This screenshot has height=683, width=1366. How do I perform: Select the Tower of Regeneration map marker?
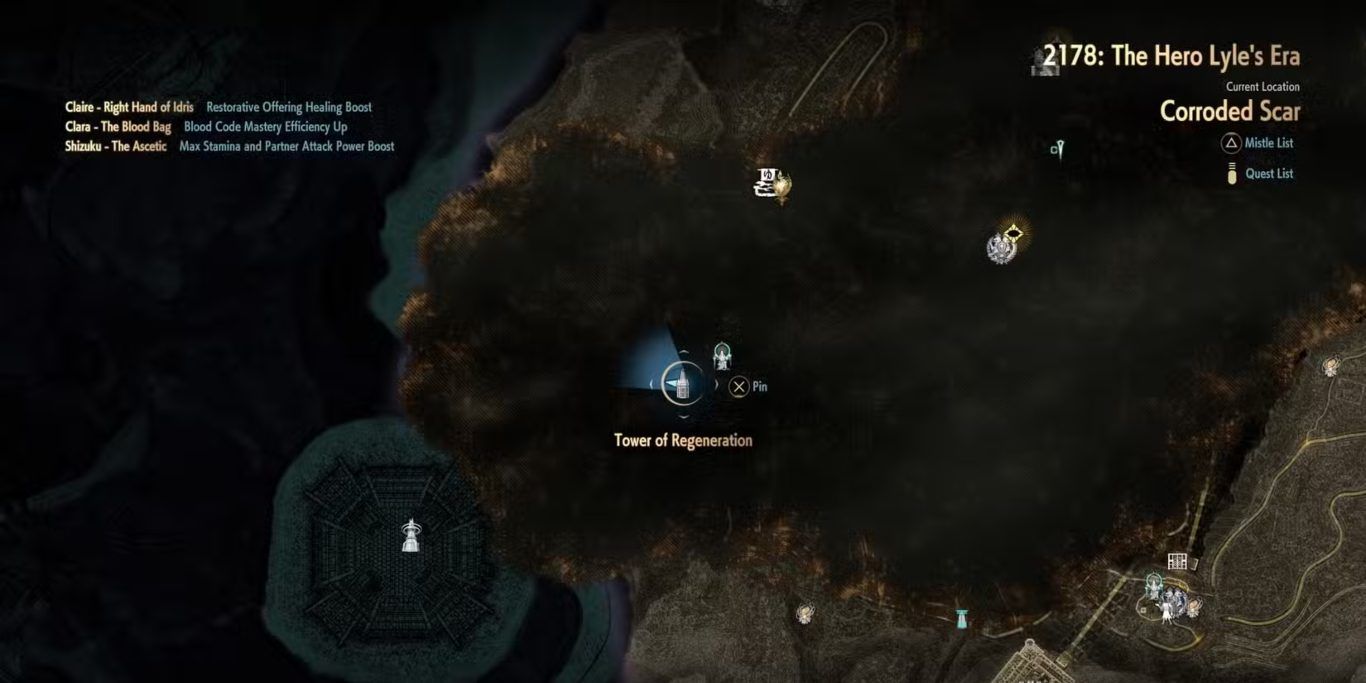coord(683,383)
